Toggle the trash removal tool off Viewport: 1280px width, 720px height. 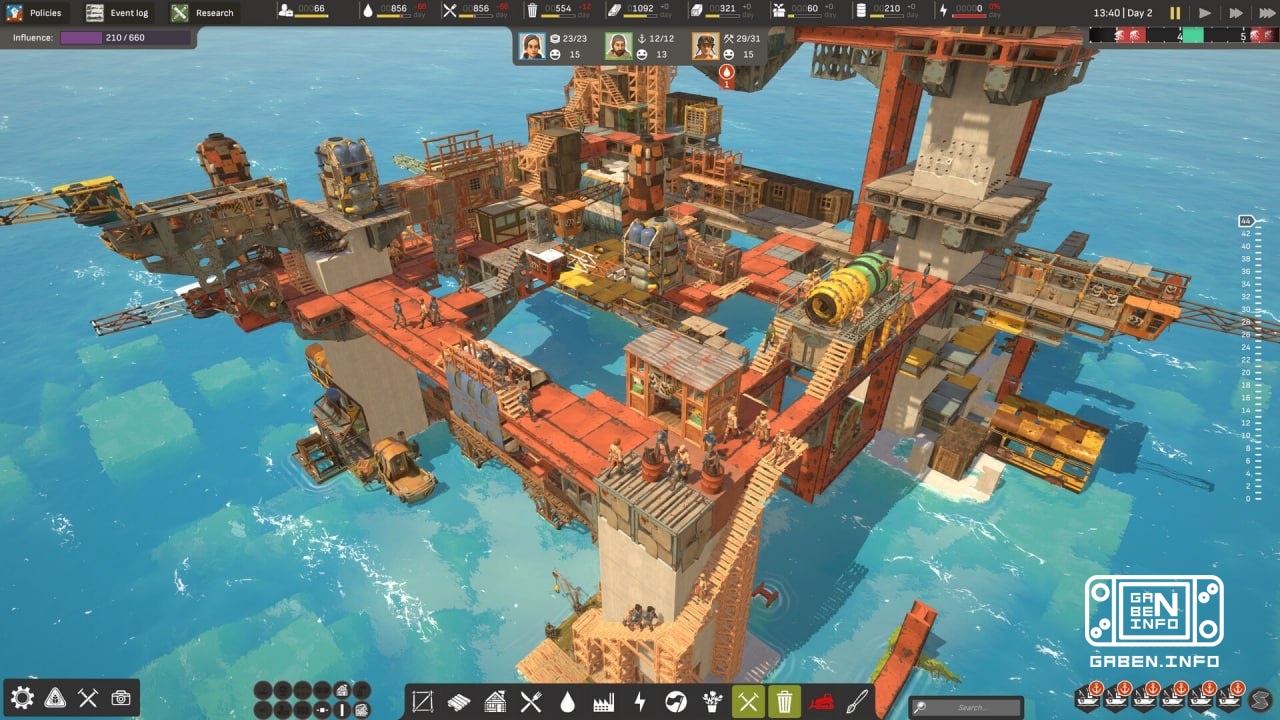click(783, 702)
